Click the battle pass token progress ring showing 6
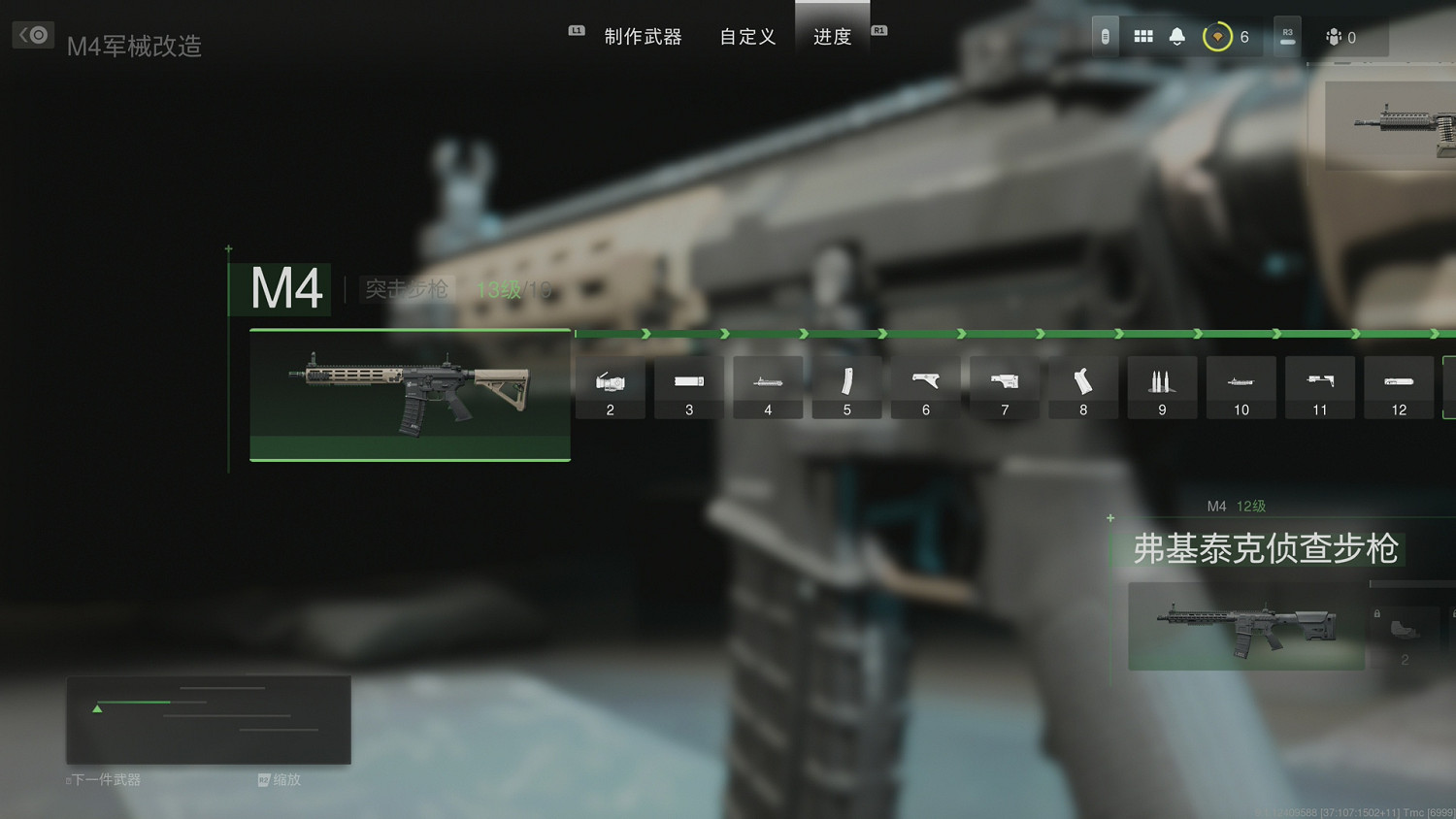Image resolution: width=1456 pixels, height=819 pixels. pyautogui.click(x=1220, y=36)
